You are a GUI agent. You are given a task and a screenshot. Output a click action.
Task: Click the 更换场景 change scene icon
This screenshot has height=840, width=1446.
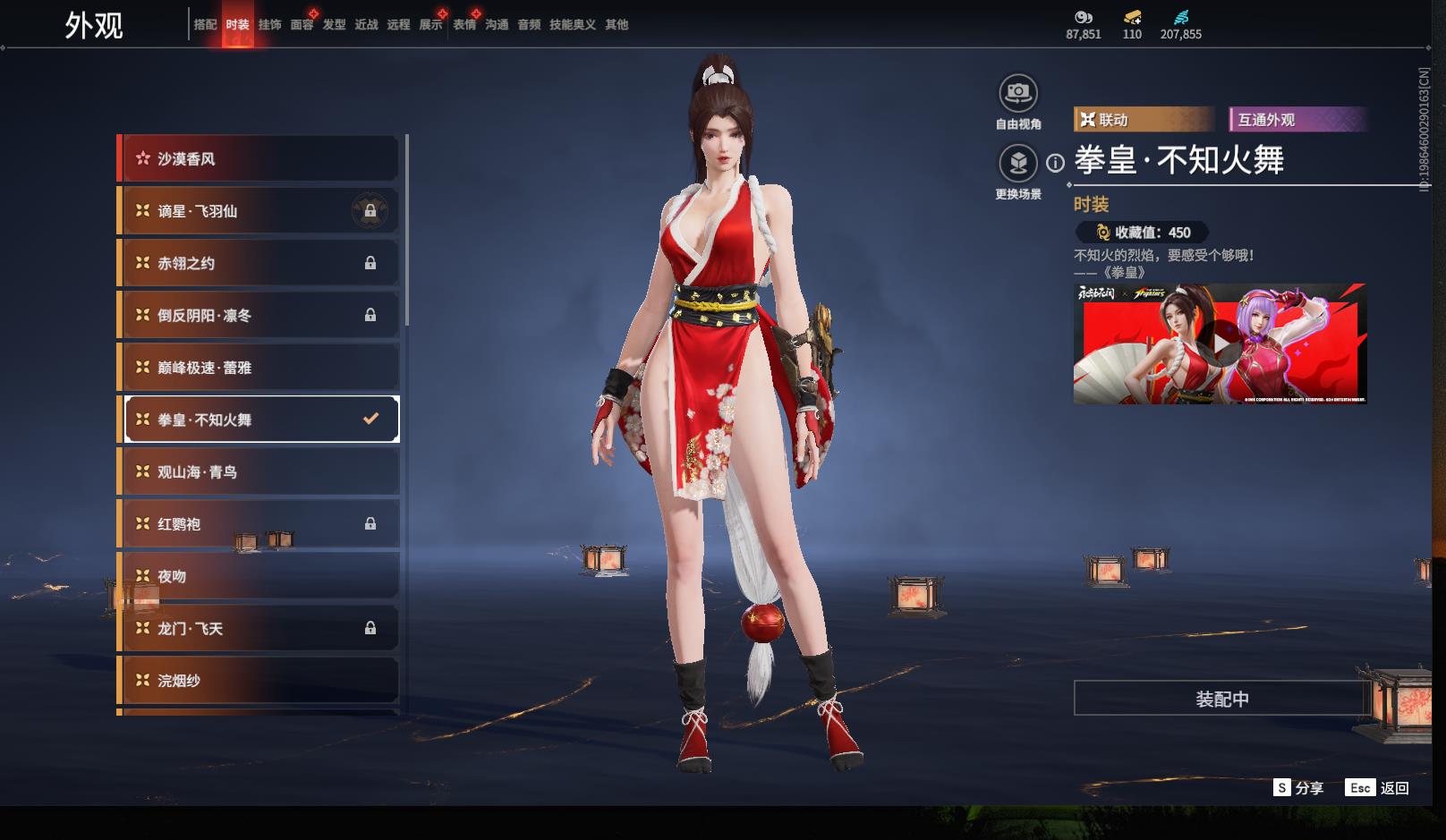click(x=1017, y=164)
